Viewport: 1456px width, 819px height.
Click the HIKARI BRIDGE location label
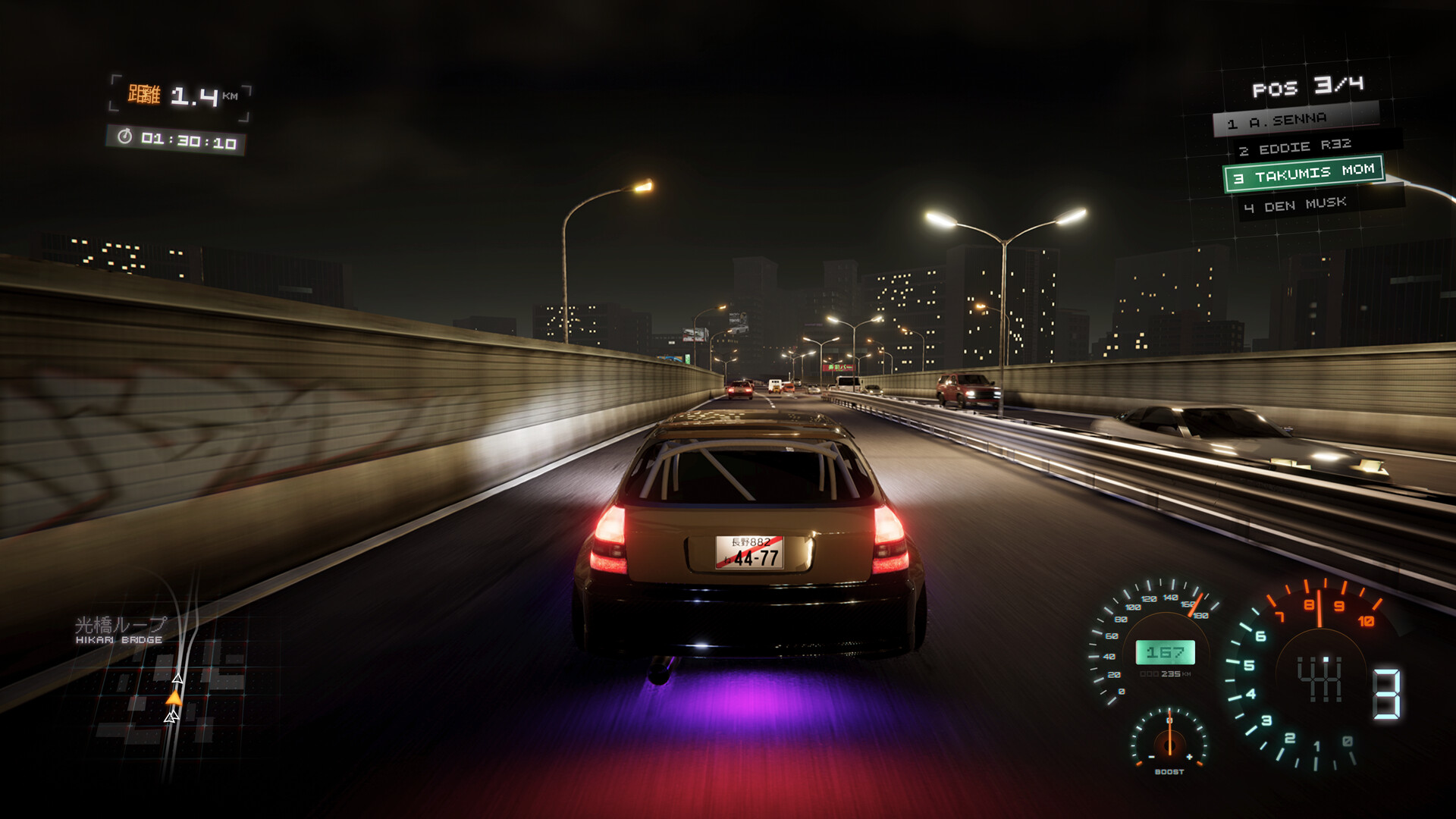pyautogui.click(x=118, y=639)
